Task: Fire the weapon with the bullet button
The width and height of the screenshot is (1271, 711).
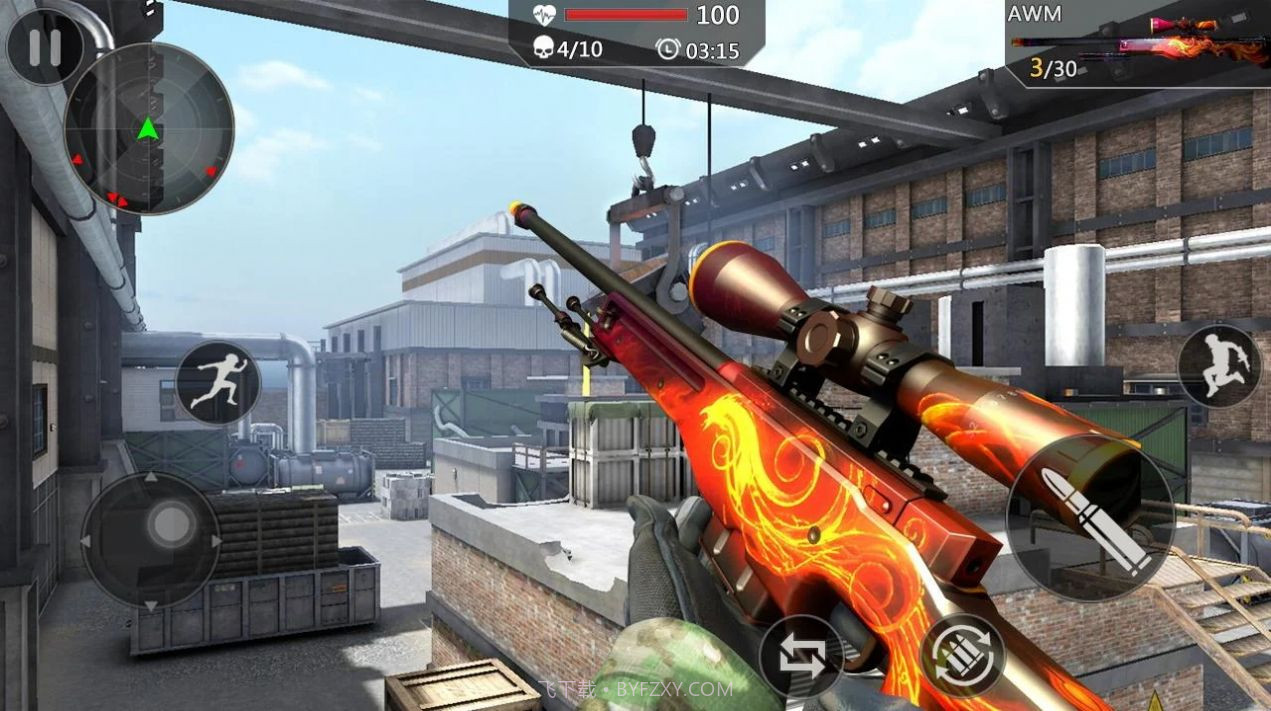Action: [x=1091, y=521]
